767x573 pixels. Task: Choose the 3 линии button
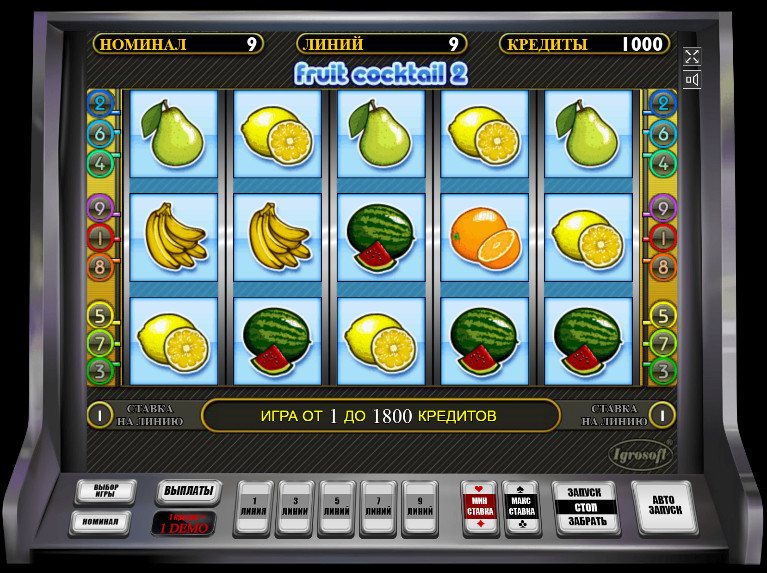[x=295, y=507]
